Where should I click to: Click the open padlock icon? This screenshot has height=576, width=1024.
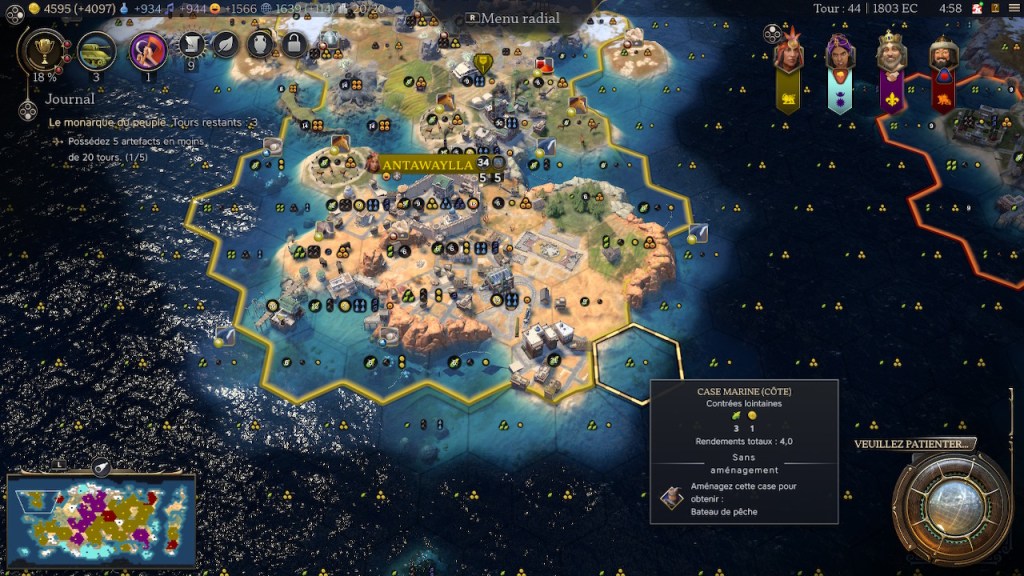pos(293,44)
